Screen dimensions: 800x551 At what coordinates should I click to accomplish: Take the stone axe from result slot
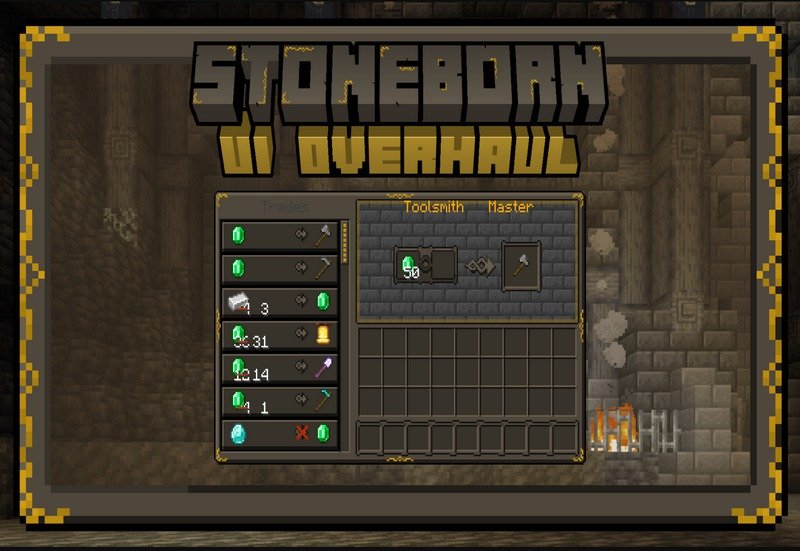tap(521, 266)
